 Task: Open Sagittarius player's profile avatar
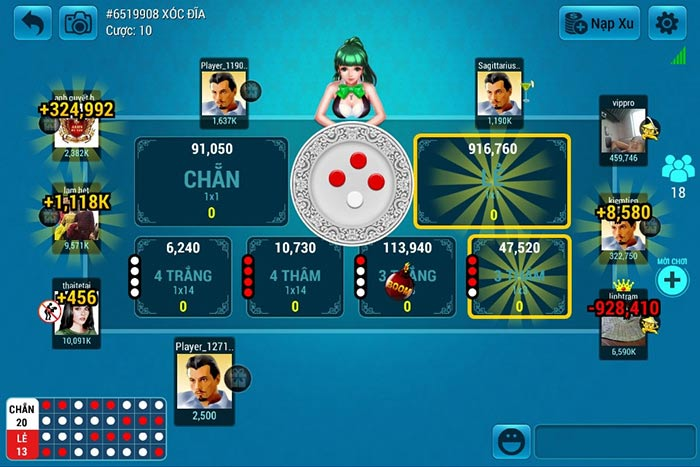(499, 93)
